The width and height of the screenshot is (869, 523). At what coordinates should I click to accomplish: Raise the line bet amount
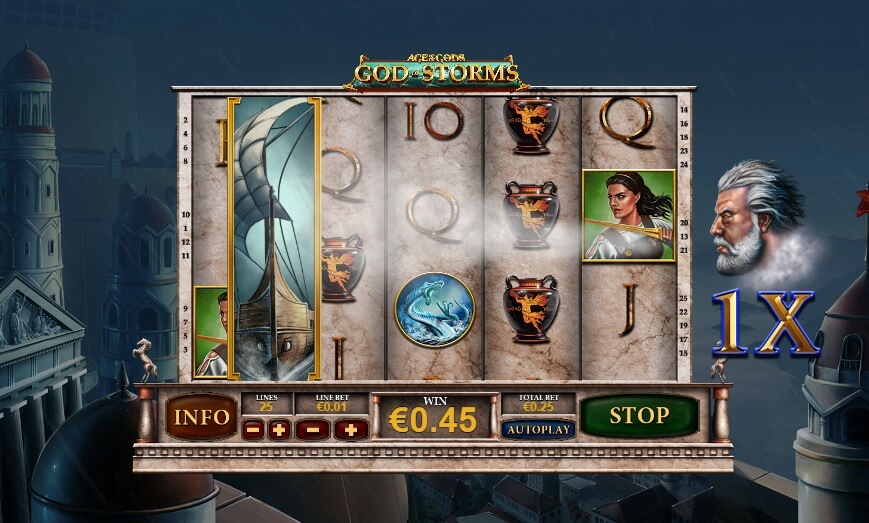351,429
